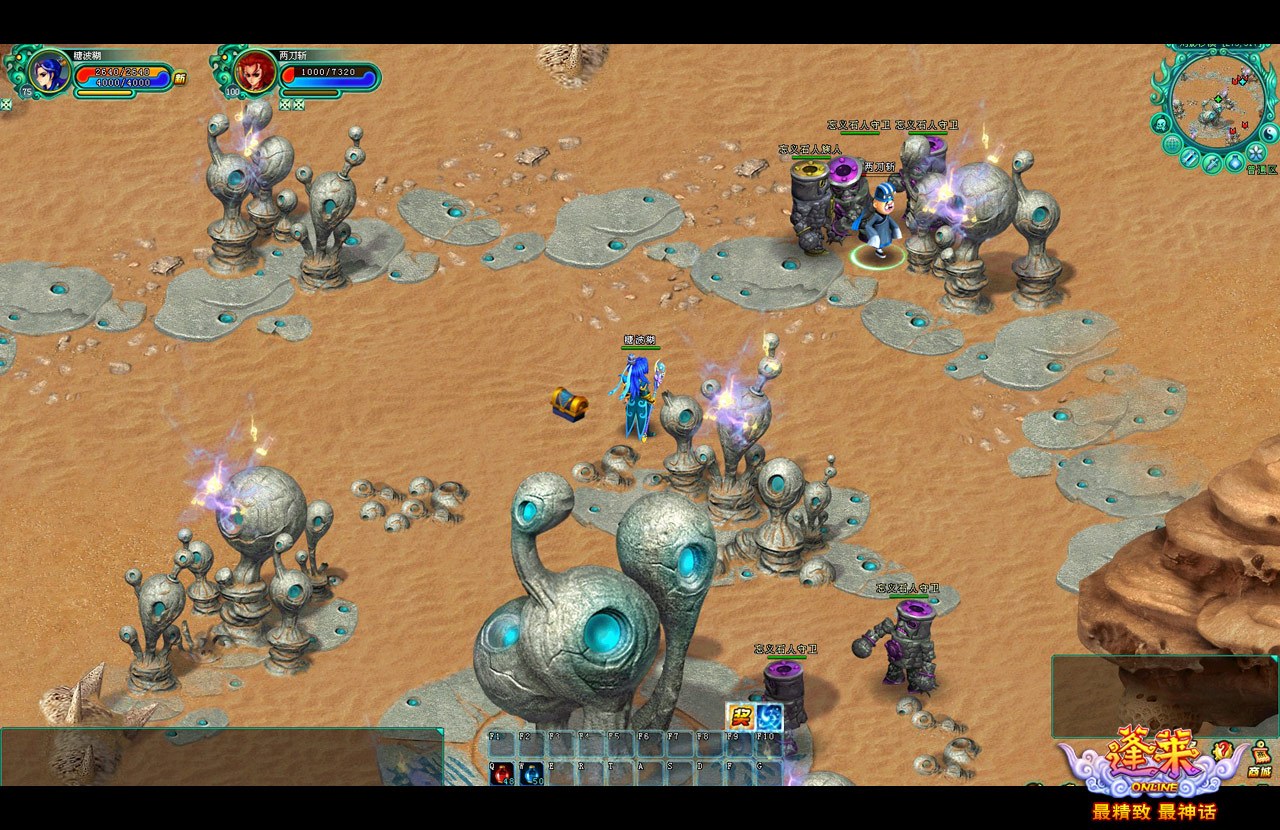
Task: Open the 商城 shop button
Action: 1259,762
